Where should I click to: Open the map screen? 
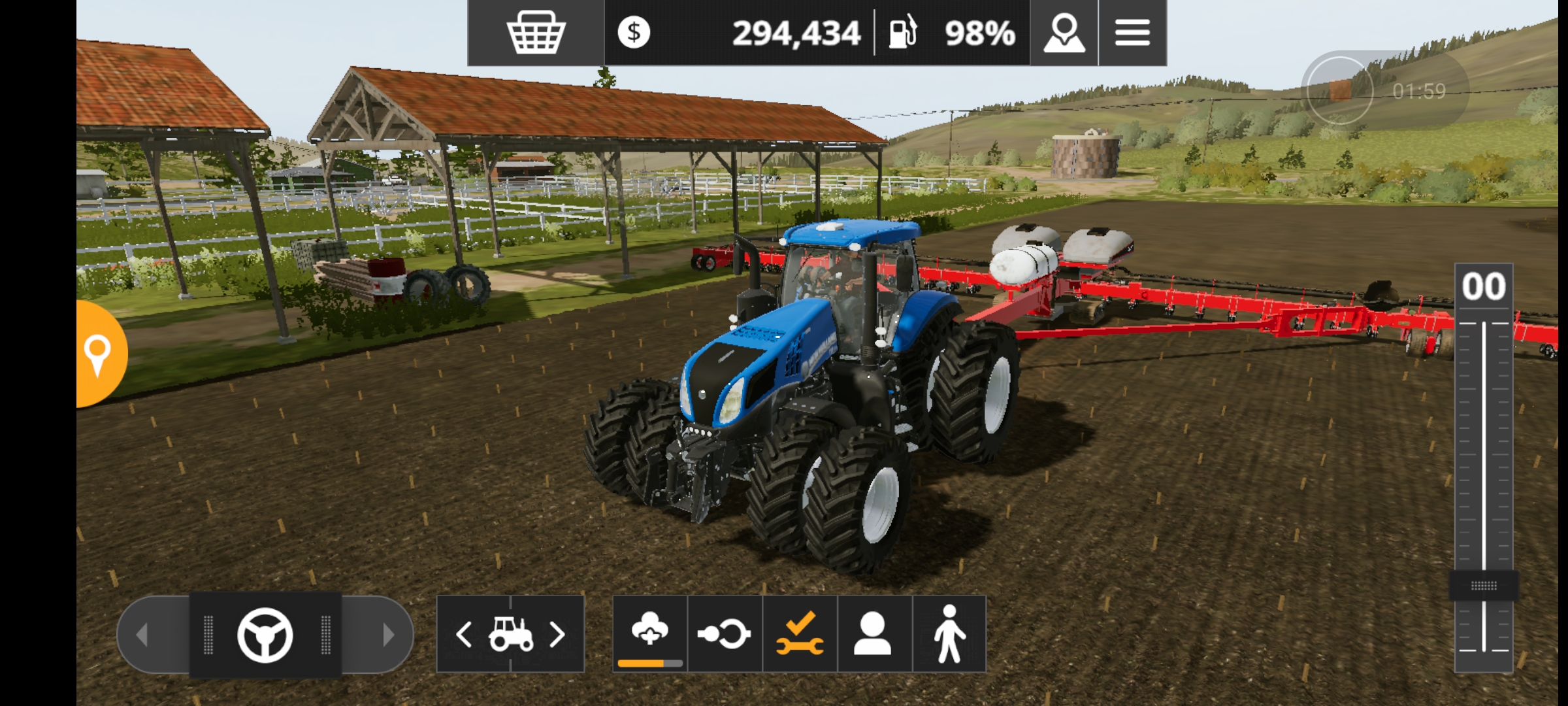(1064, 31)
